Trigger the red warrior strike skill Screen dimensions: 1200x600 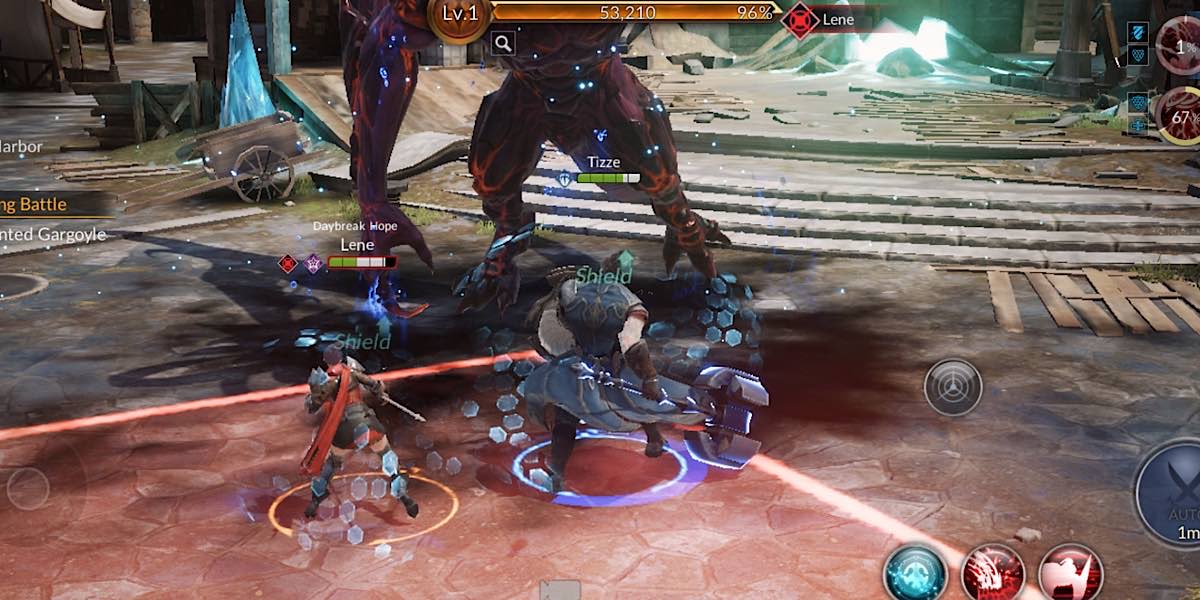pyautogui.click(x=1069, y=575)
